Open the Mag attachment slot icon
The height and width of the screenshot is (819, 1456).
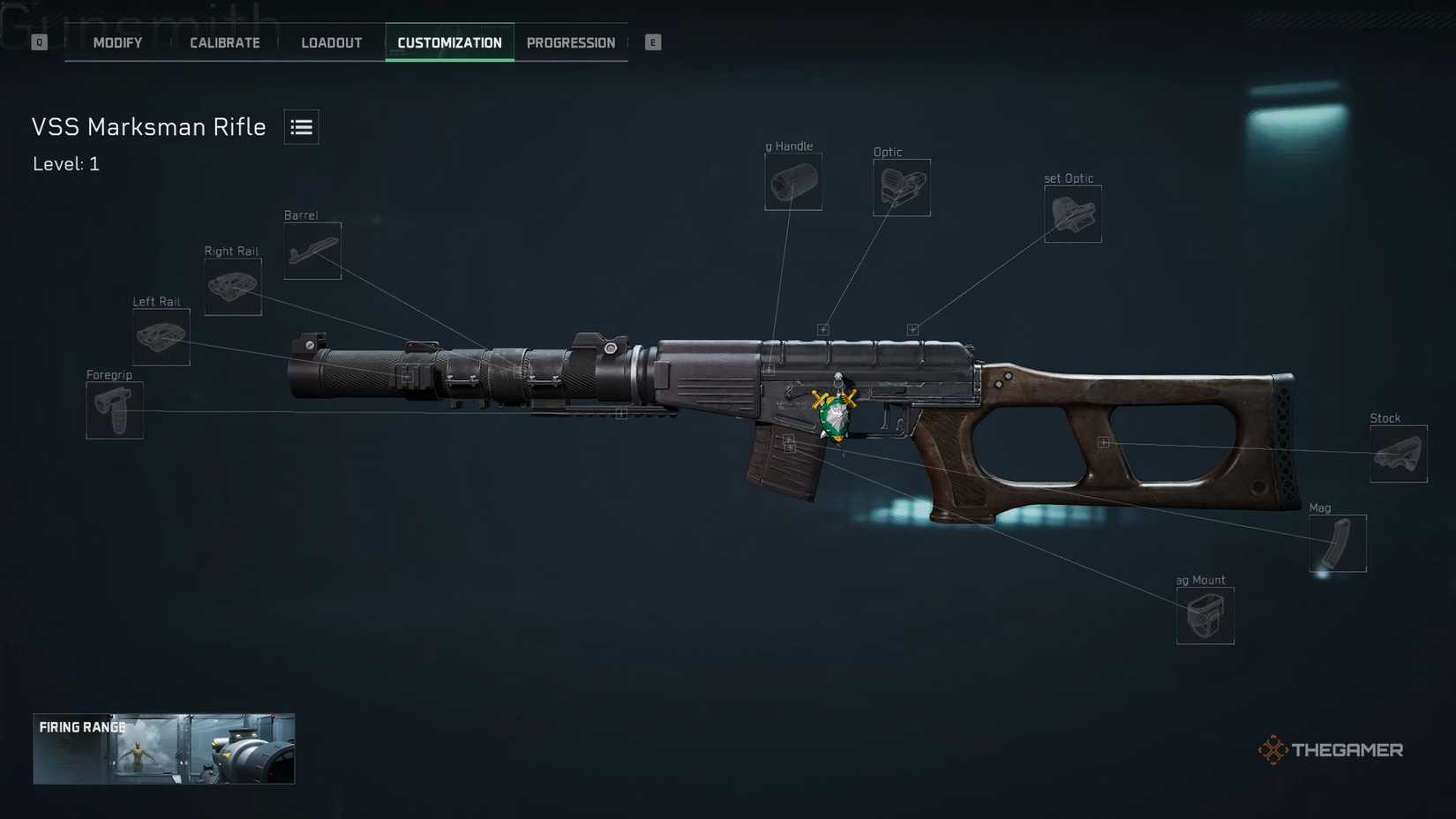click(x=1338, y=543)
